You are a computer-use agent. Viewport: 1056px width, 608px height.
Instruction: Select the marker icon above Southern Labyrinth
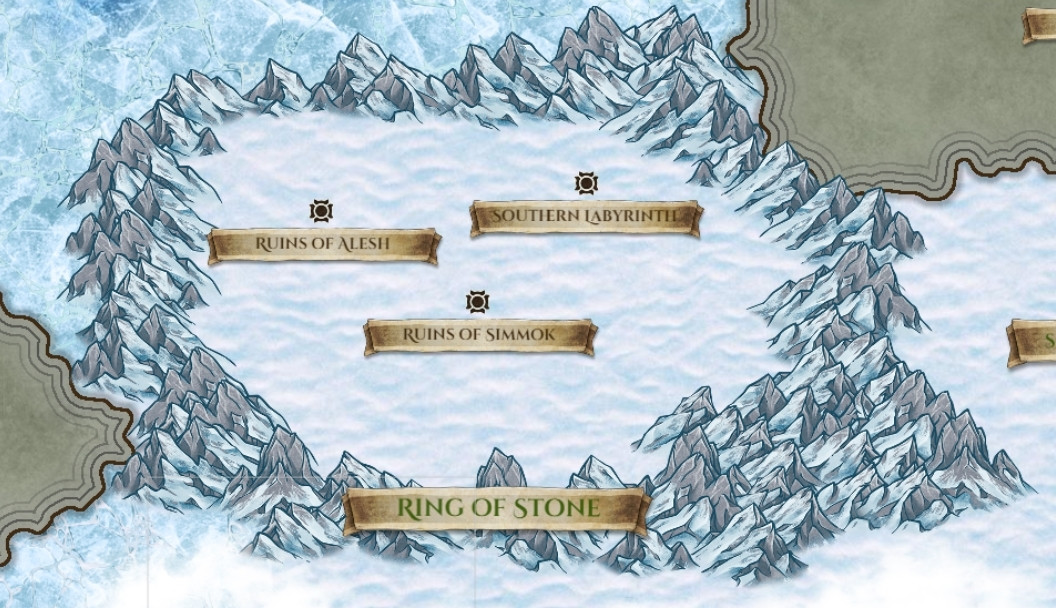[586, 183]
